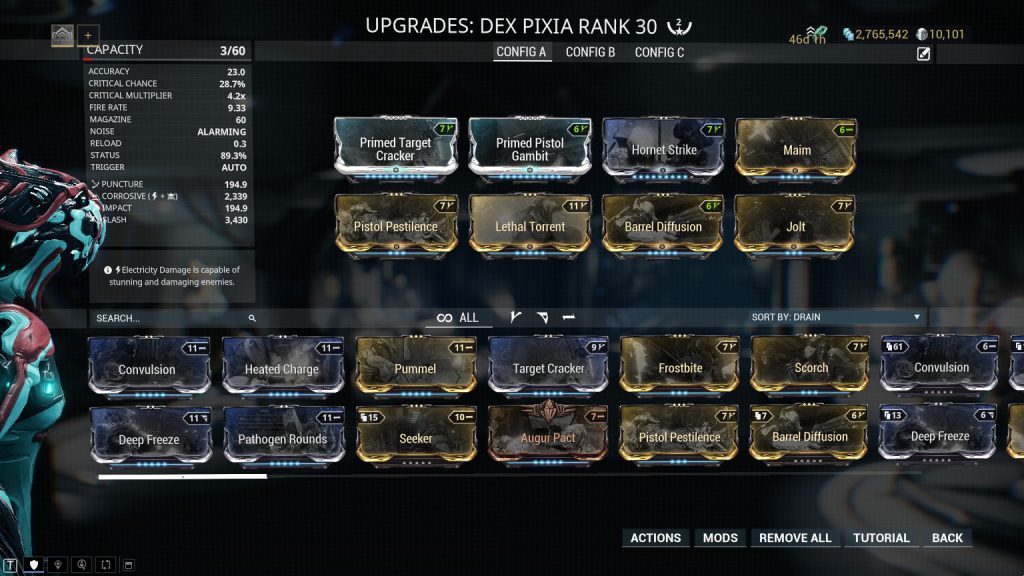
Task: Pick the equipped Maim mod
Action: [796, 148]
